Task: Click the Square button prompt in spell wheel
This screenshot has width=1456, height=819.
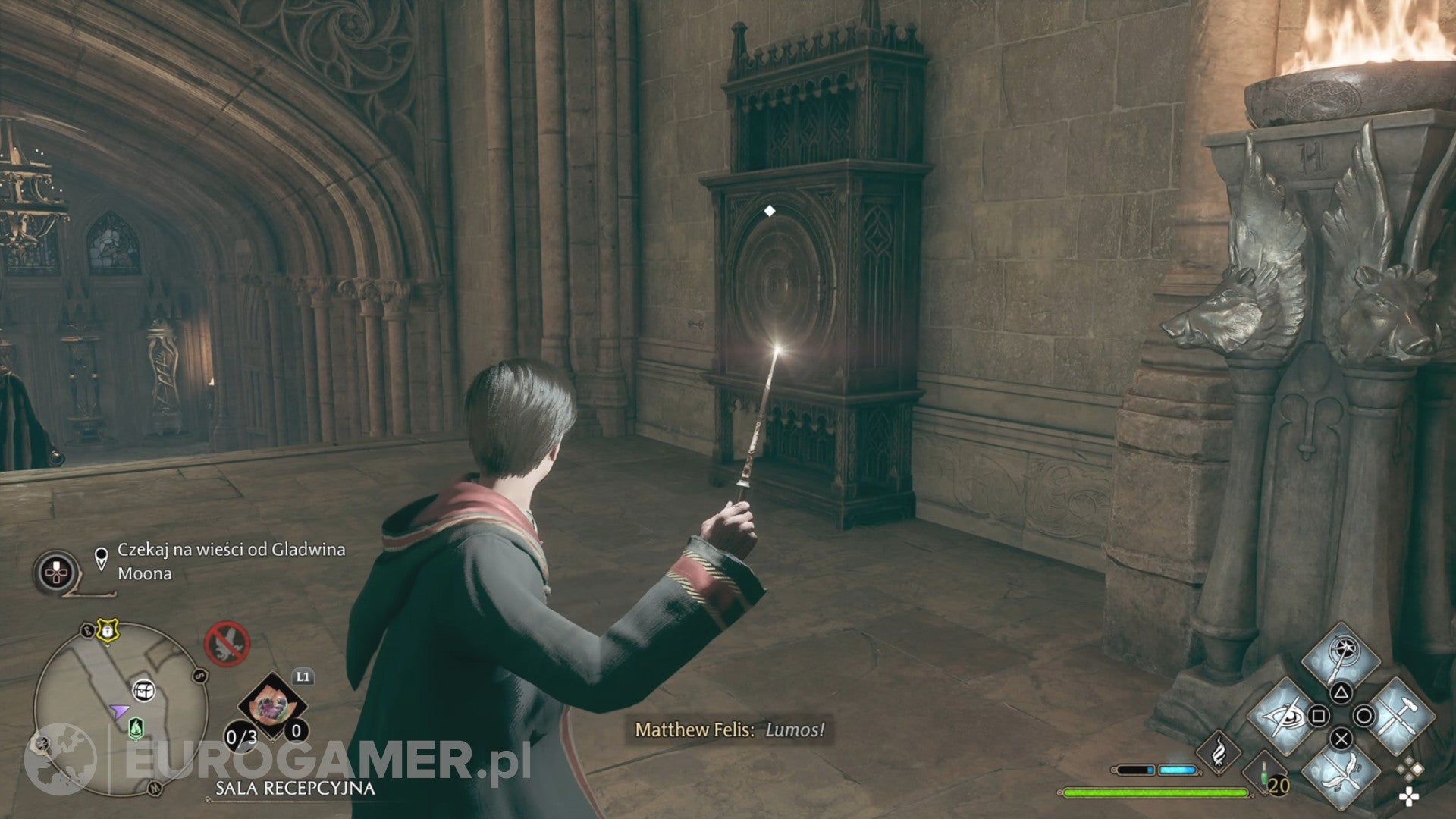Action: point(1319,715)
